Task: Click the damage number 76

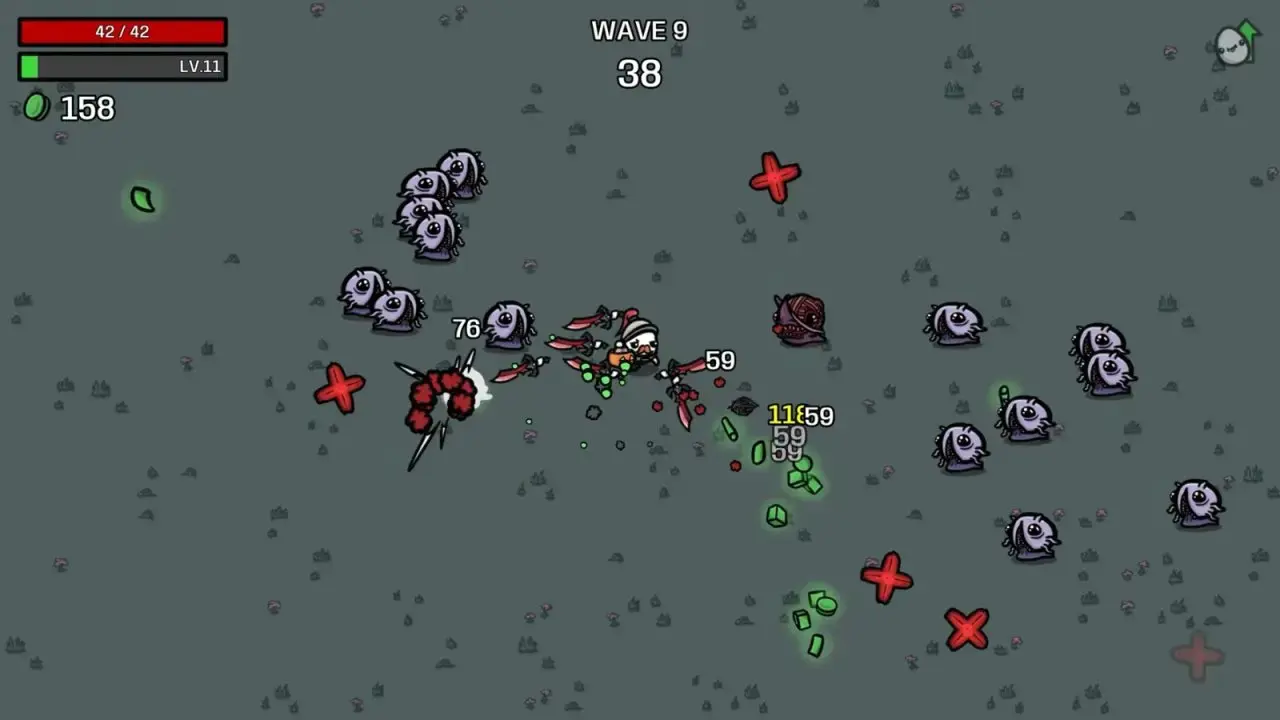Action: pos(466,326)
